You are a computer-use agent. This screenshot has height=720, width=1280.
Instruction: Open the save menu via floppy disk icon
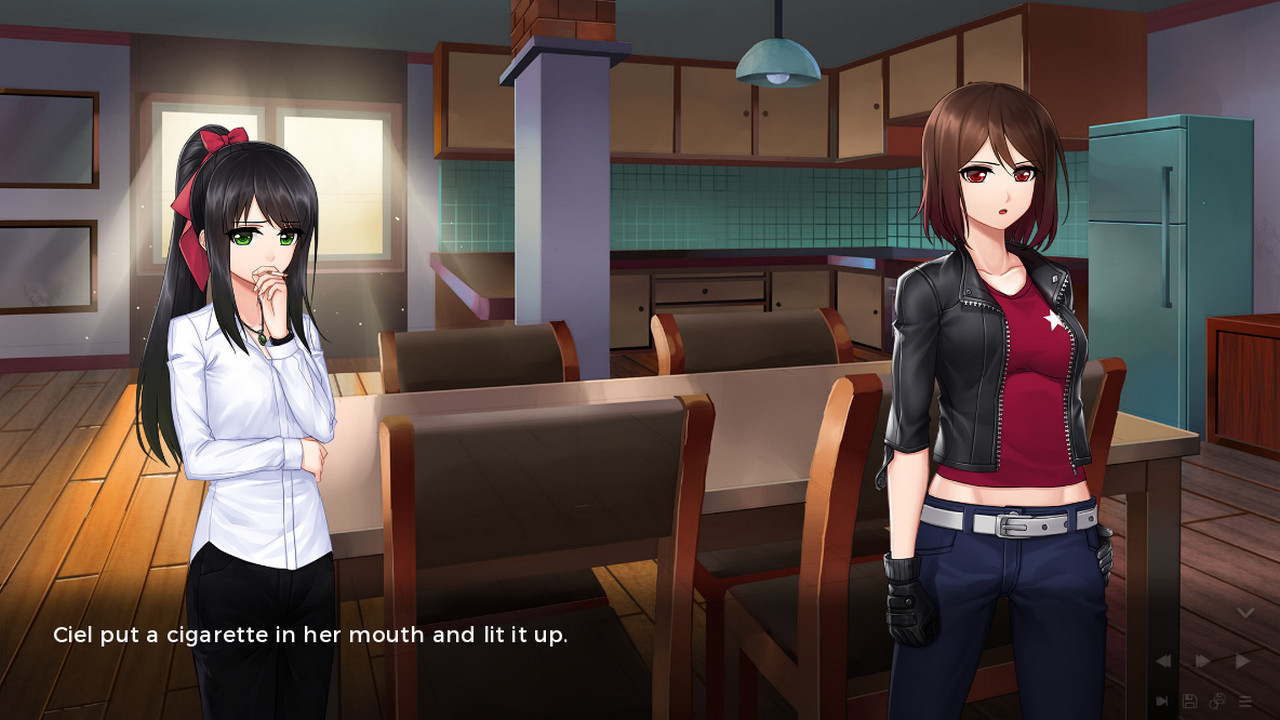[1190, 701]
